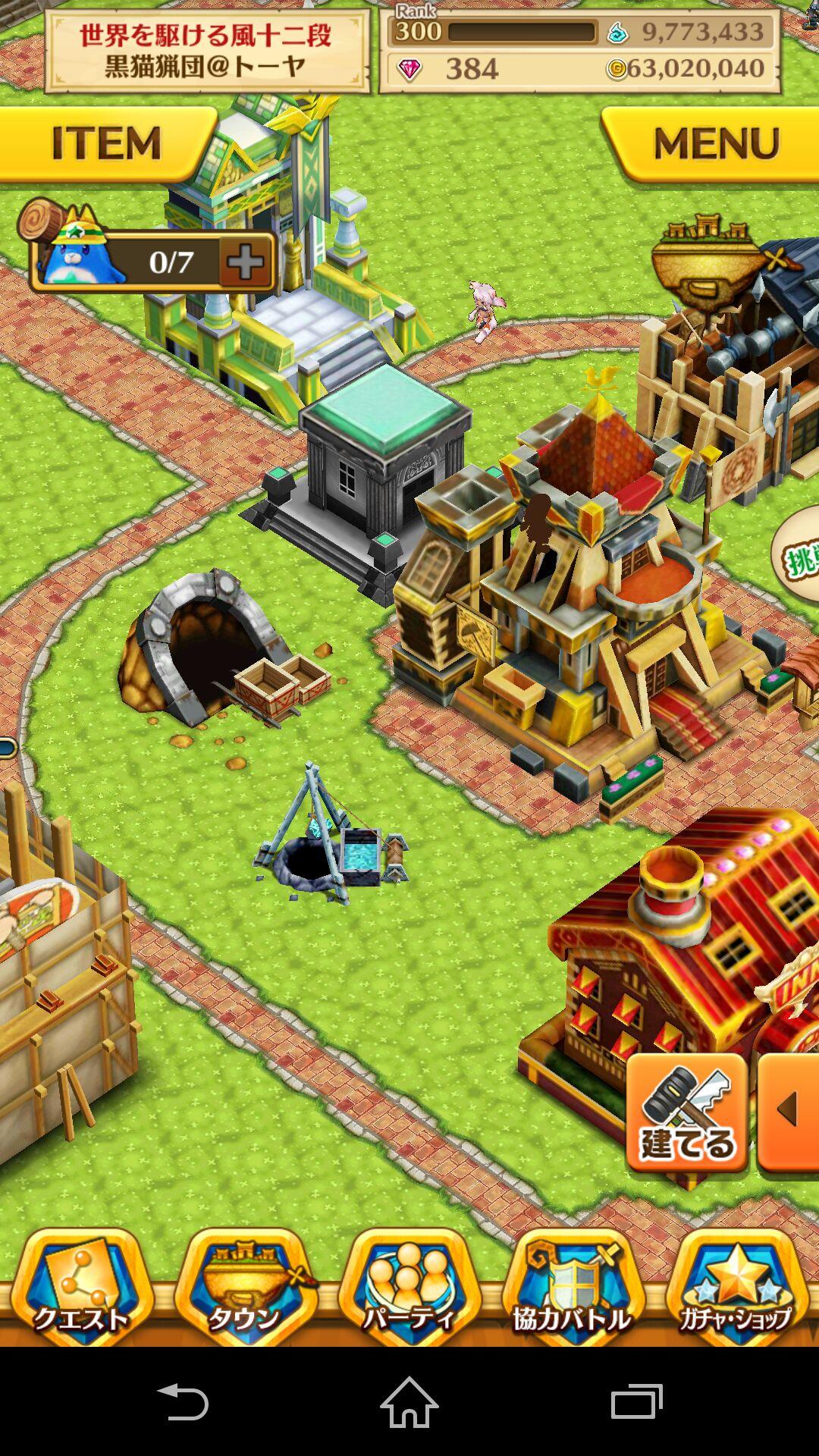The width and height of the screenshot is (819, 1456).
Task: Tap the Android back button
Action: pyautogui.click(x=182, y=1401)
